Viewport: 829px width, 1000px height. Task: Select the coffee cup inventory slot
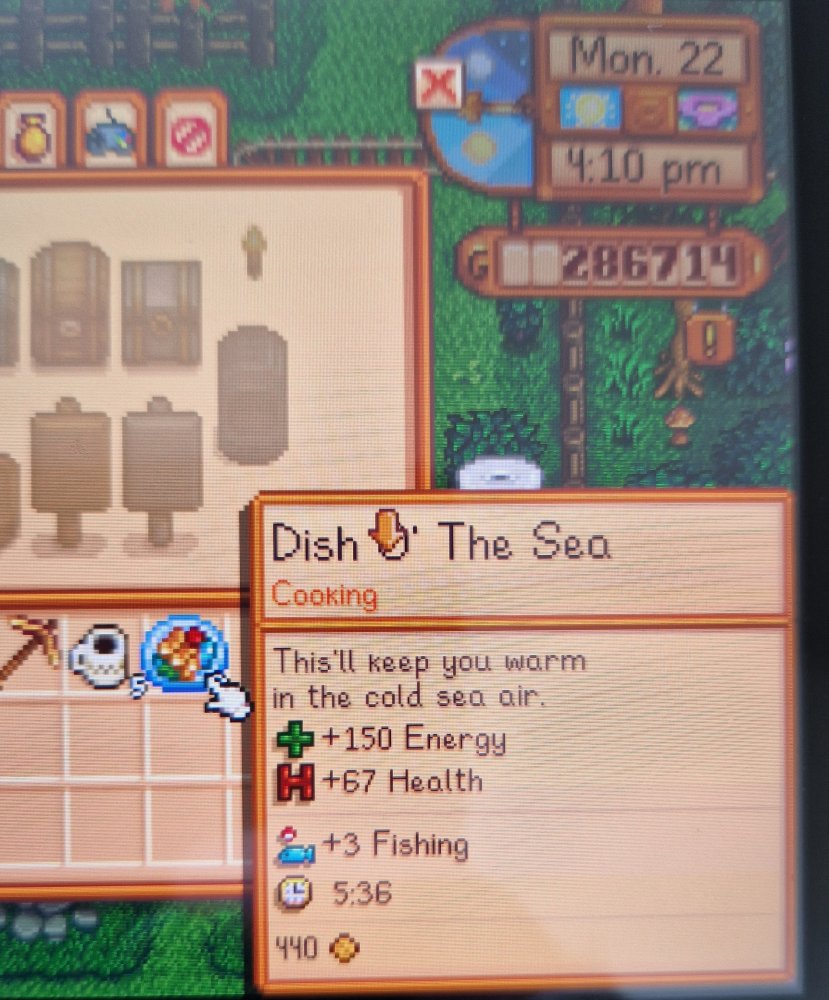point(100,655)
